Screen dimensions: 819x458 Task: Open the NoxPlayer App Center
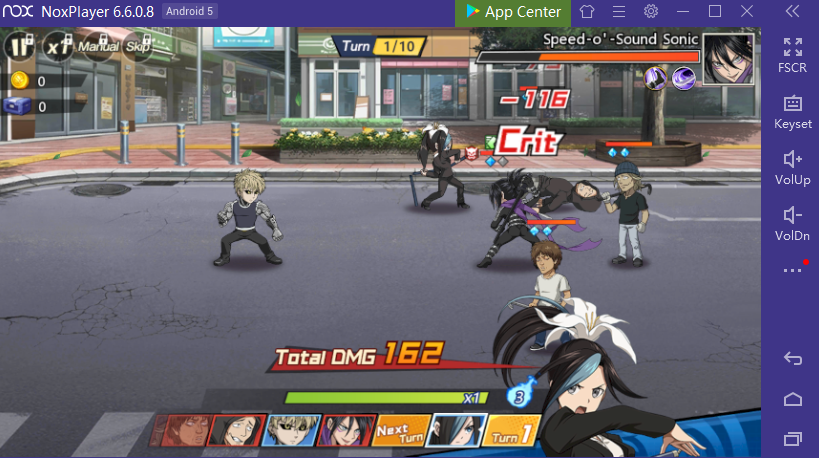coord(513,12)
